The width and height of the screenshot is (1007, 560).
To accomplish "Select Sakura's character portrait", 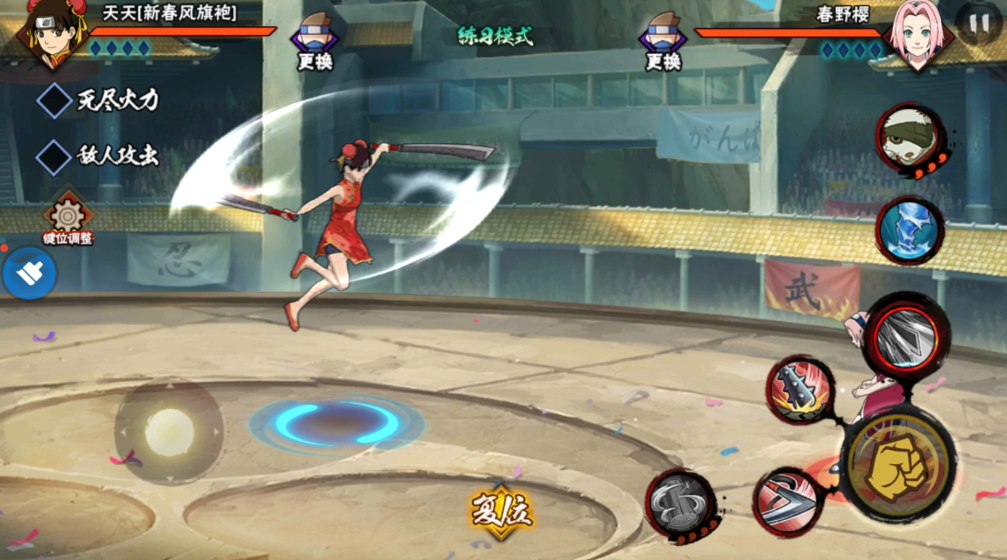I will (916, 37).
